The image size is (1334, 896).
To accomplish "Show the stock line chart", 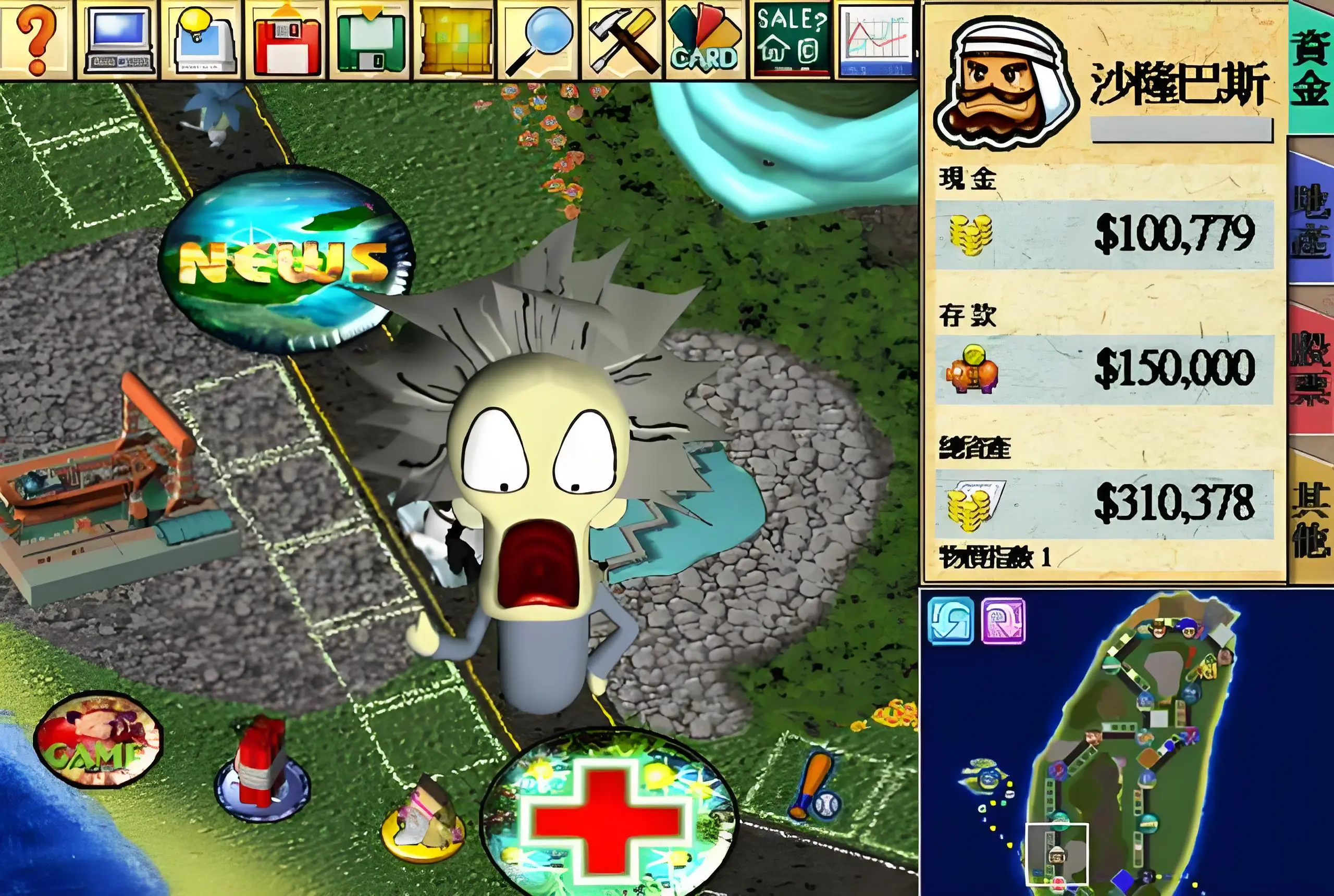I will pos(875,40).
